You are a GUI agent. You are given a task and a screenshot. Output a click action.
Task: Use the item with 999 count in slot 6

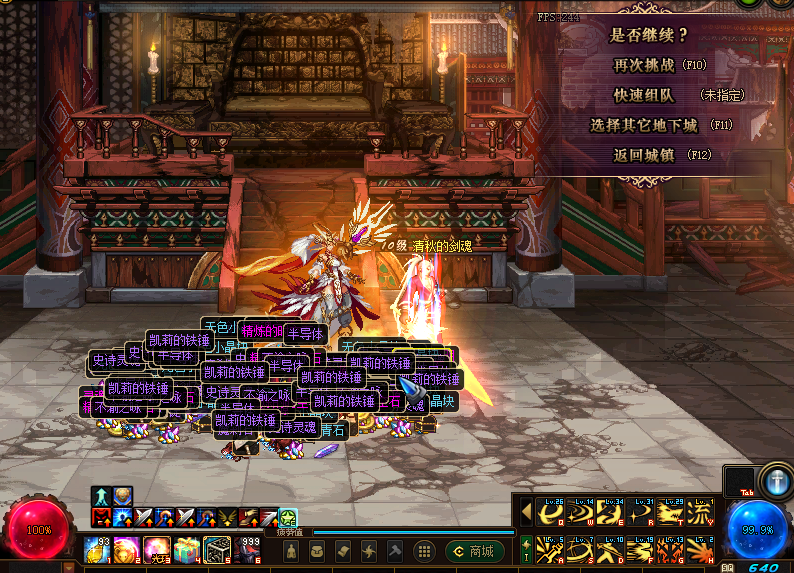coord(249,550)
